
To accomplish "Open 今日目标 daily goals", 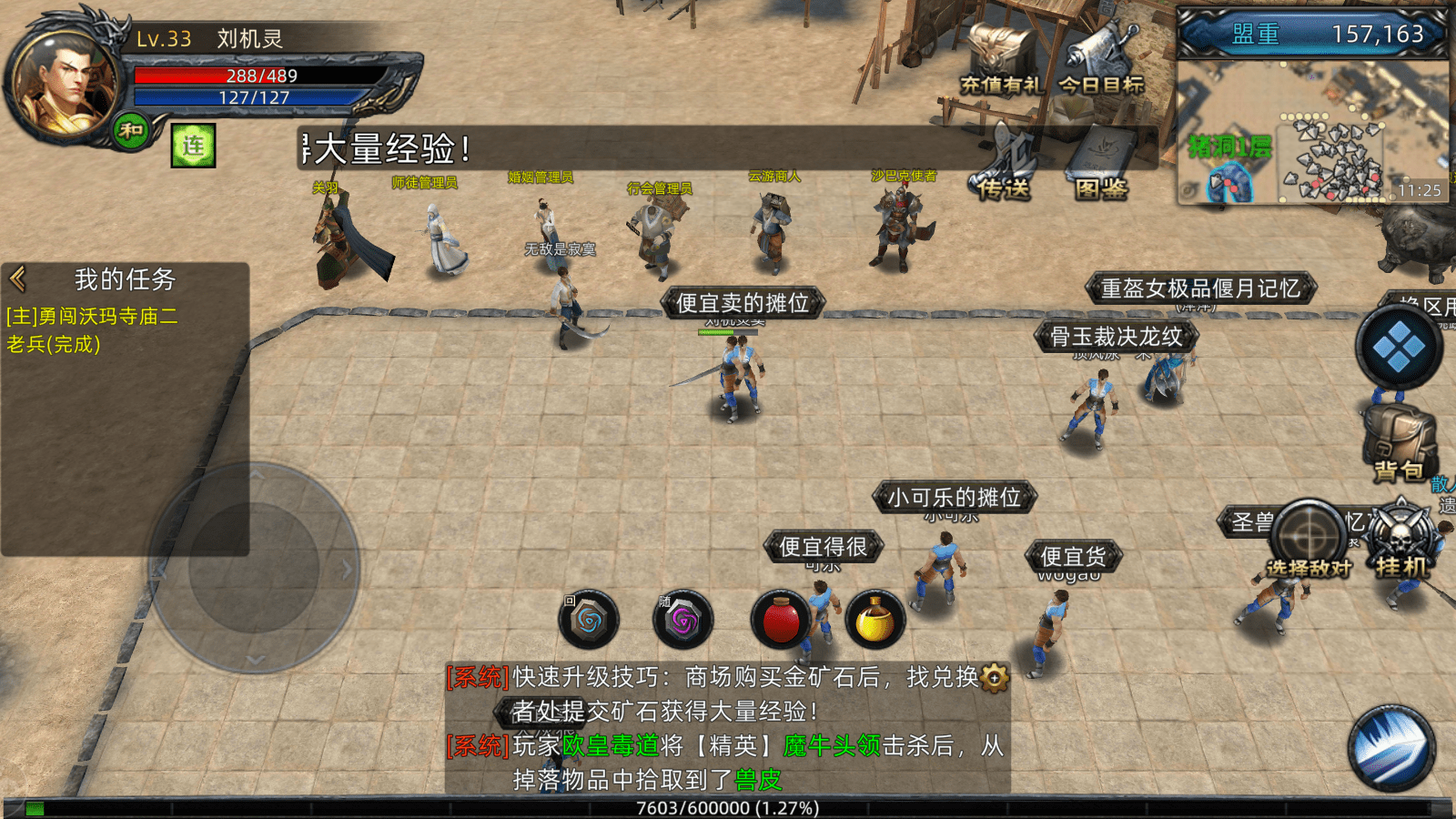I will [x=1102, y=60].
